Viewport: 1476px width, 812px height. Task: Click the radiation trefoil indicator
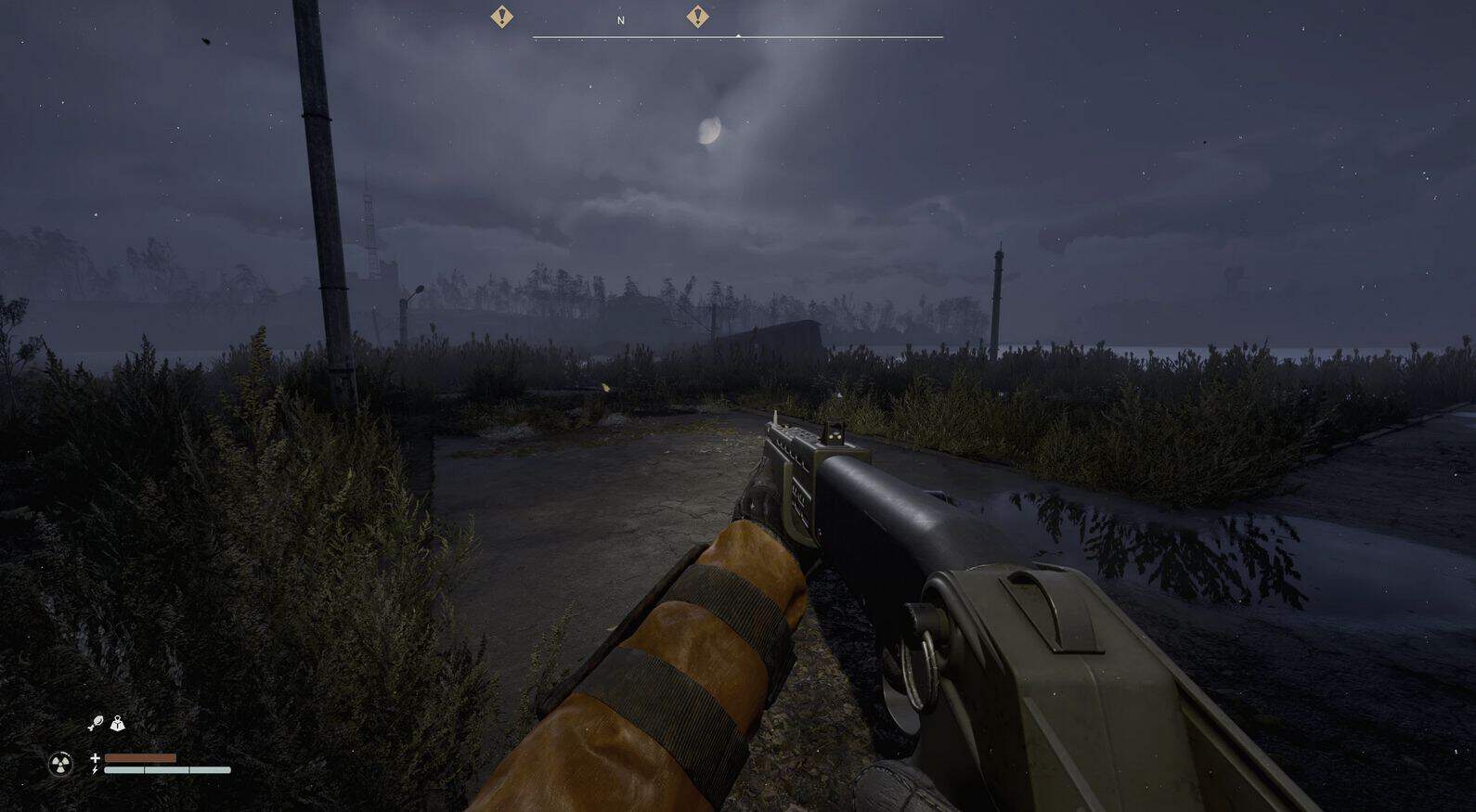(x=61, y=764)
